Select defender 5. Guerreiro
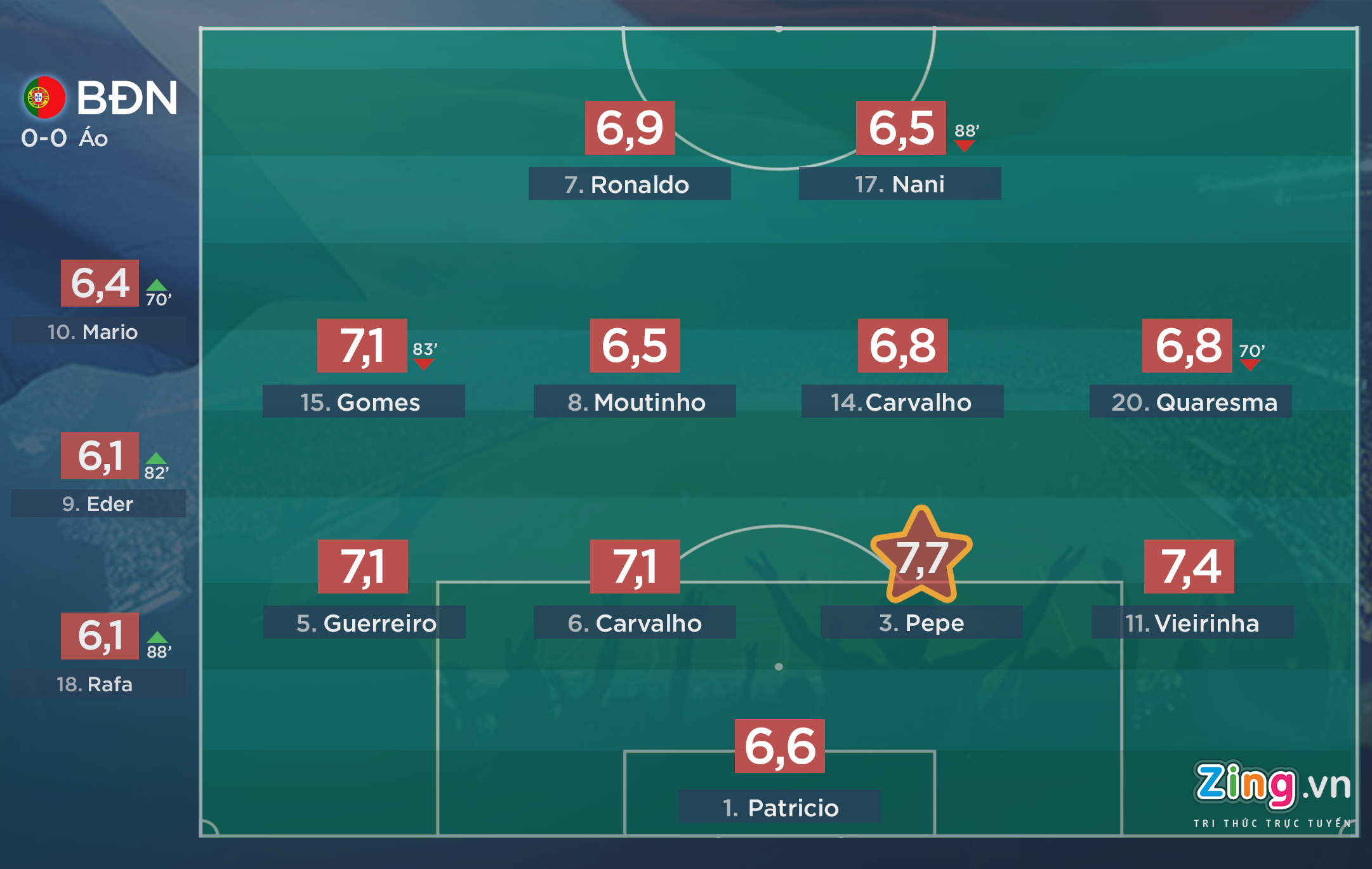The height and width of the screenshot is (869, 1372). tap(364, 623)
